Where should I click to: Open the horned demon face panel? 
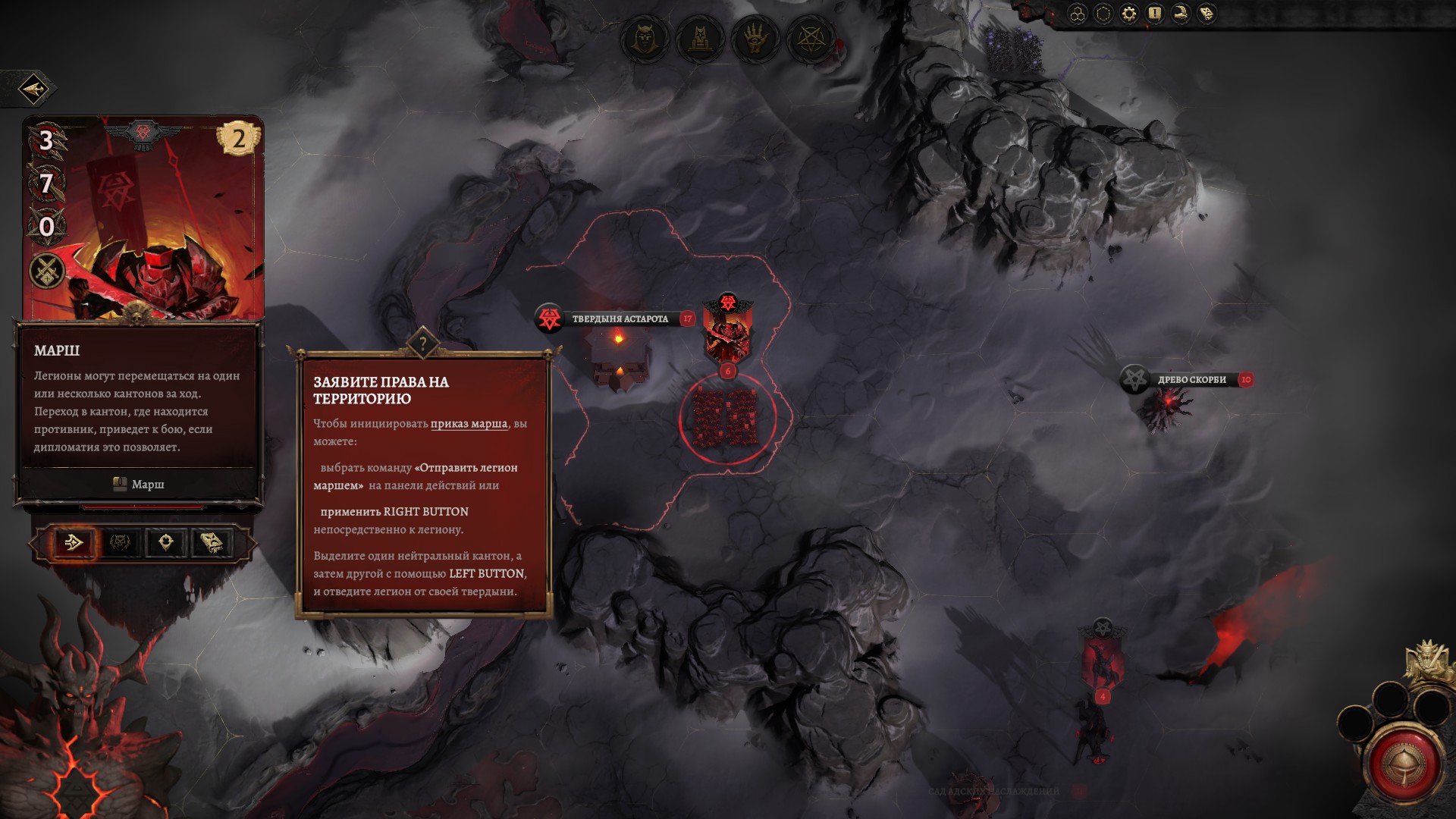tap(645, 39)
